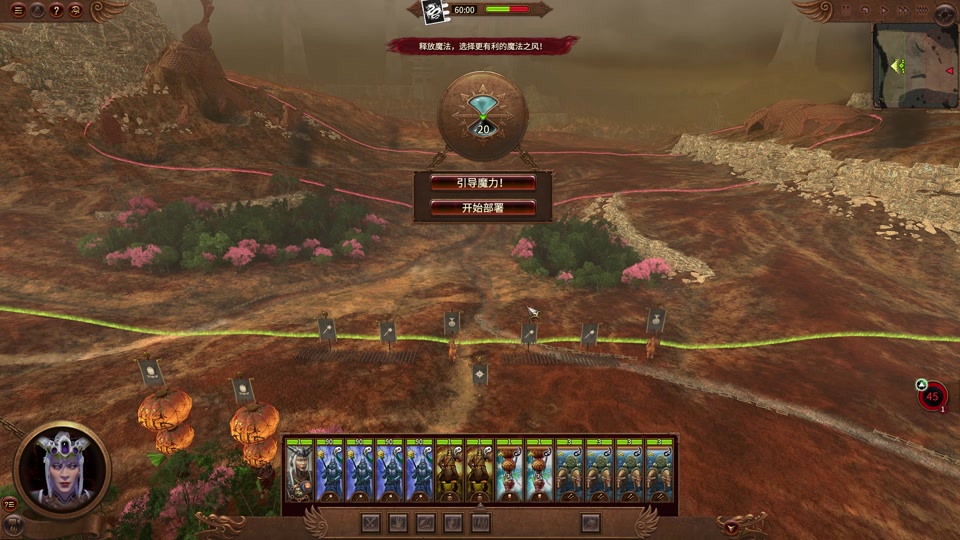Image resolution: width=960 pixels, height=540 pixels.
Task: Click the red winds of magic counter 45
Action: [x=933, y=396]
